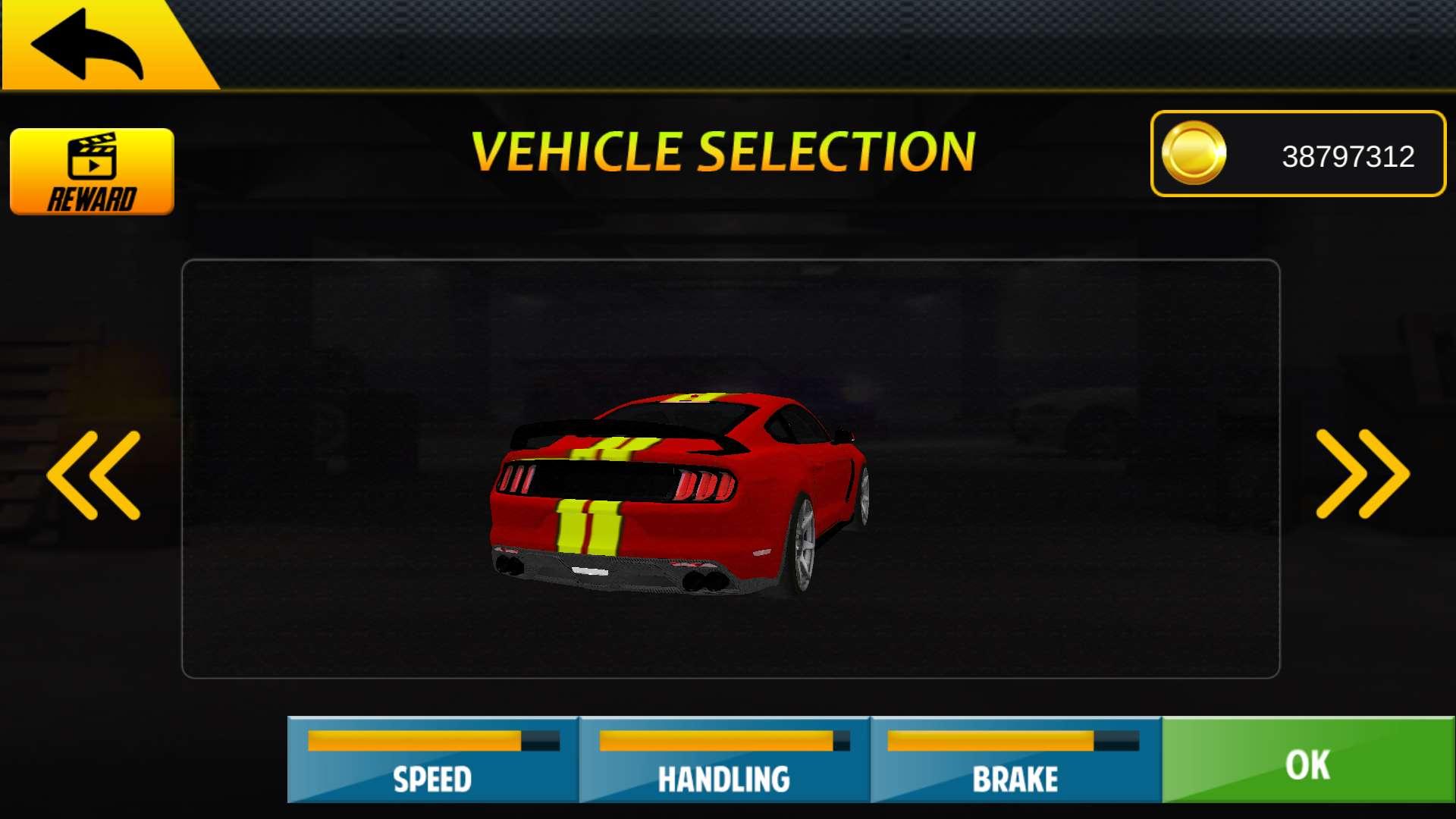Click the Brake stat panel
1456x819 pixels.
[x=1015, y=760]
